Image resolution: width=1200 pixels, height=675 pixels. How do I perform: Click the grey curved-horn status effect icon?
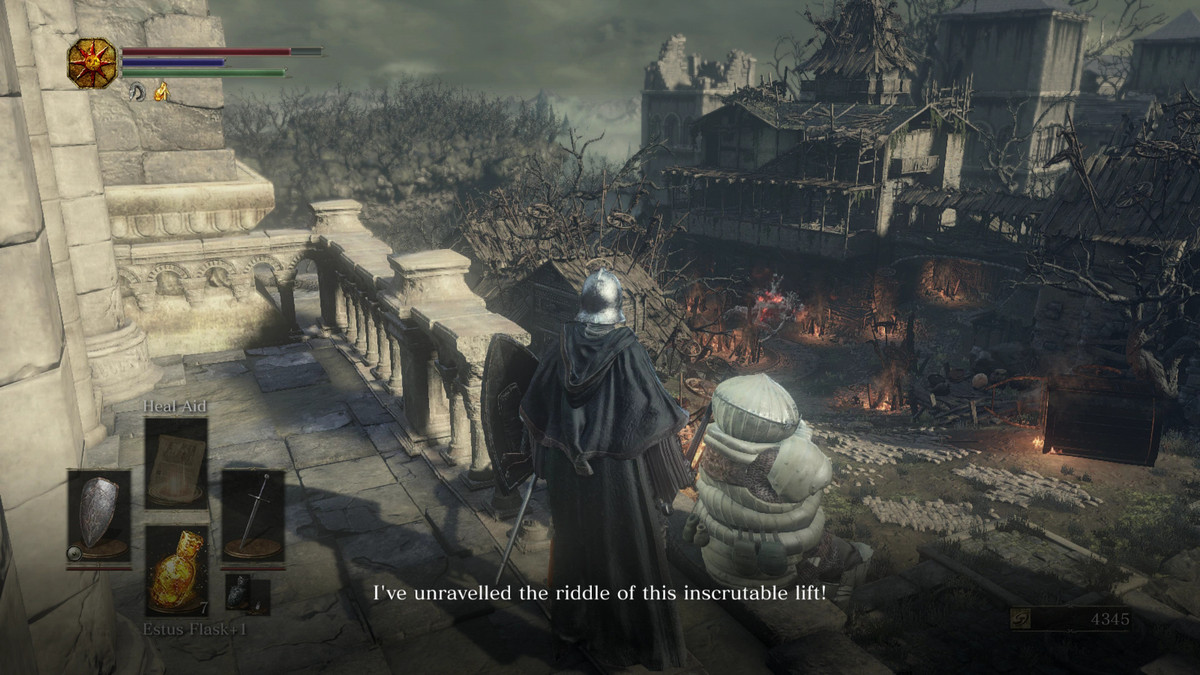[x=137, y=92]
